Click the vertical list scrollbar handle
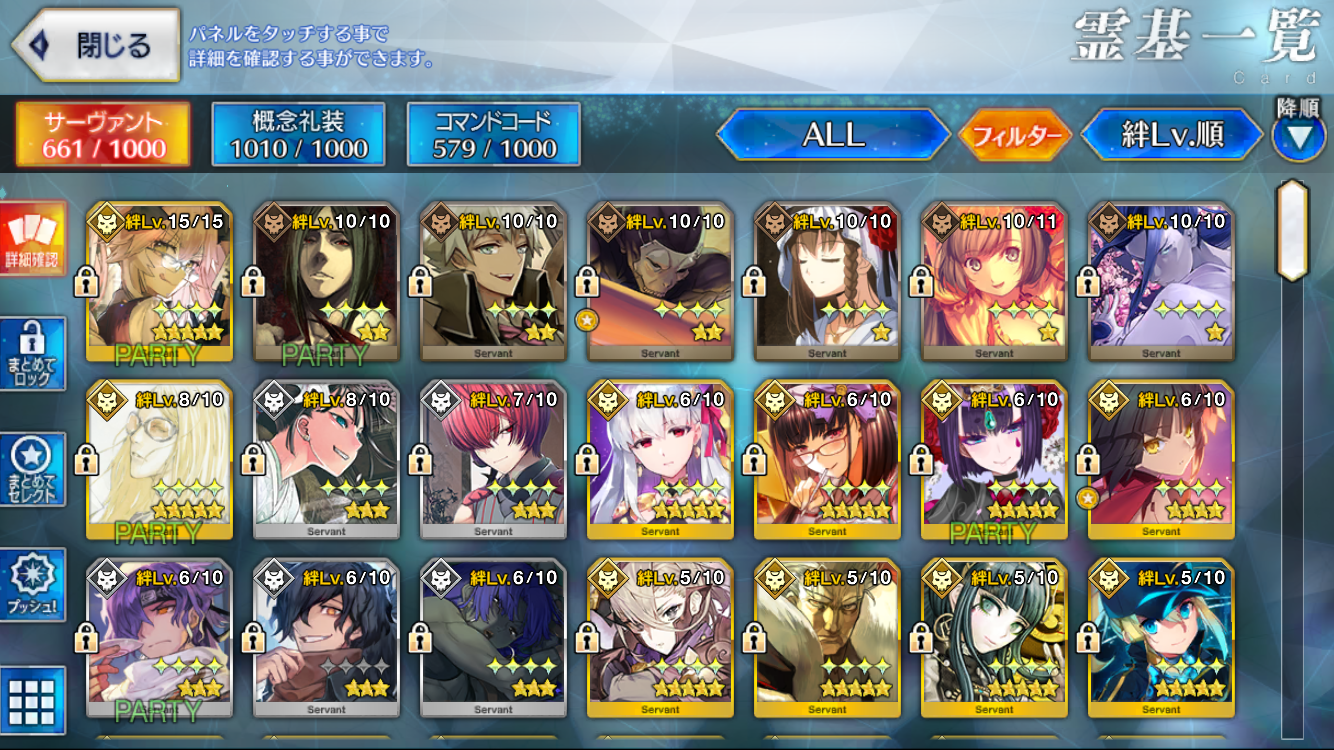The width and height of the screenshot is (1334, 750). pyautogui.click(x=1292, y=232)
